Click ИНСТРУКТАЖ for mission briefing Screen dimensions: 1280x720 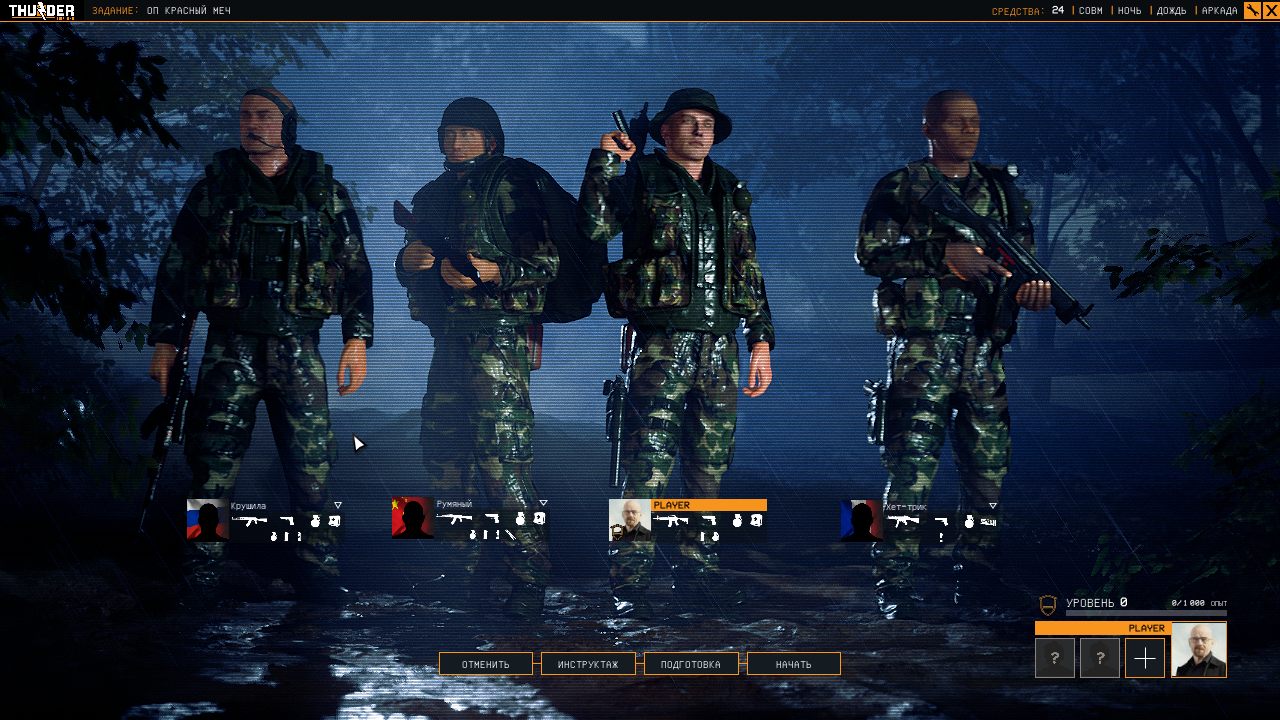tap(588, 663)
